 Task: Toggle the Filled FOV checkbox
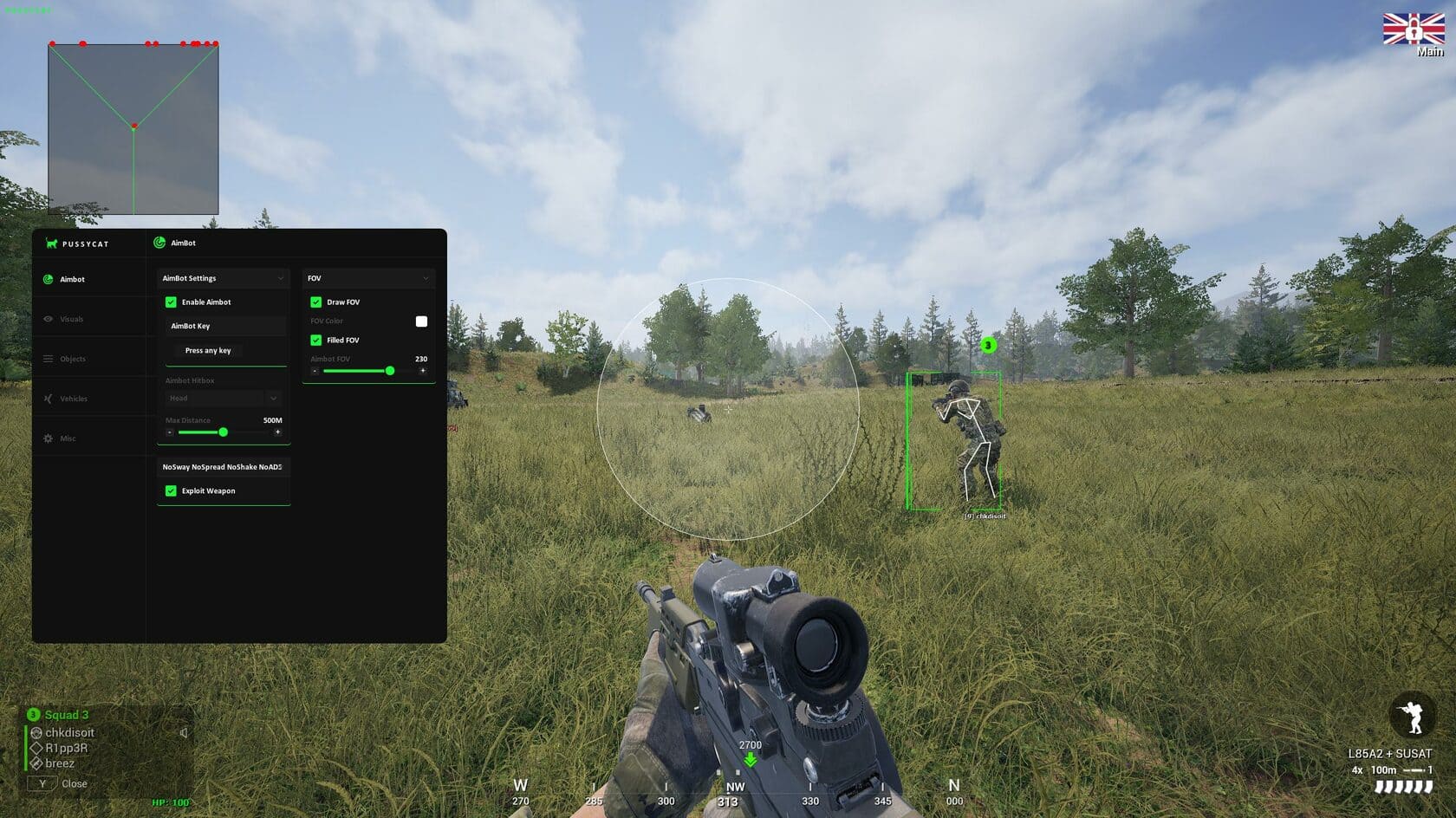316,341
